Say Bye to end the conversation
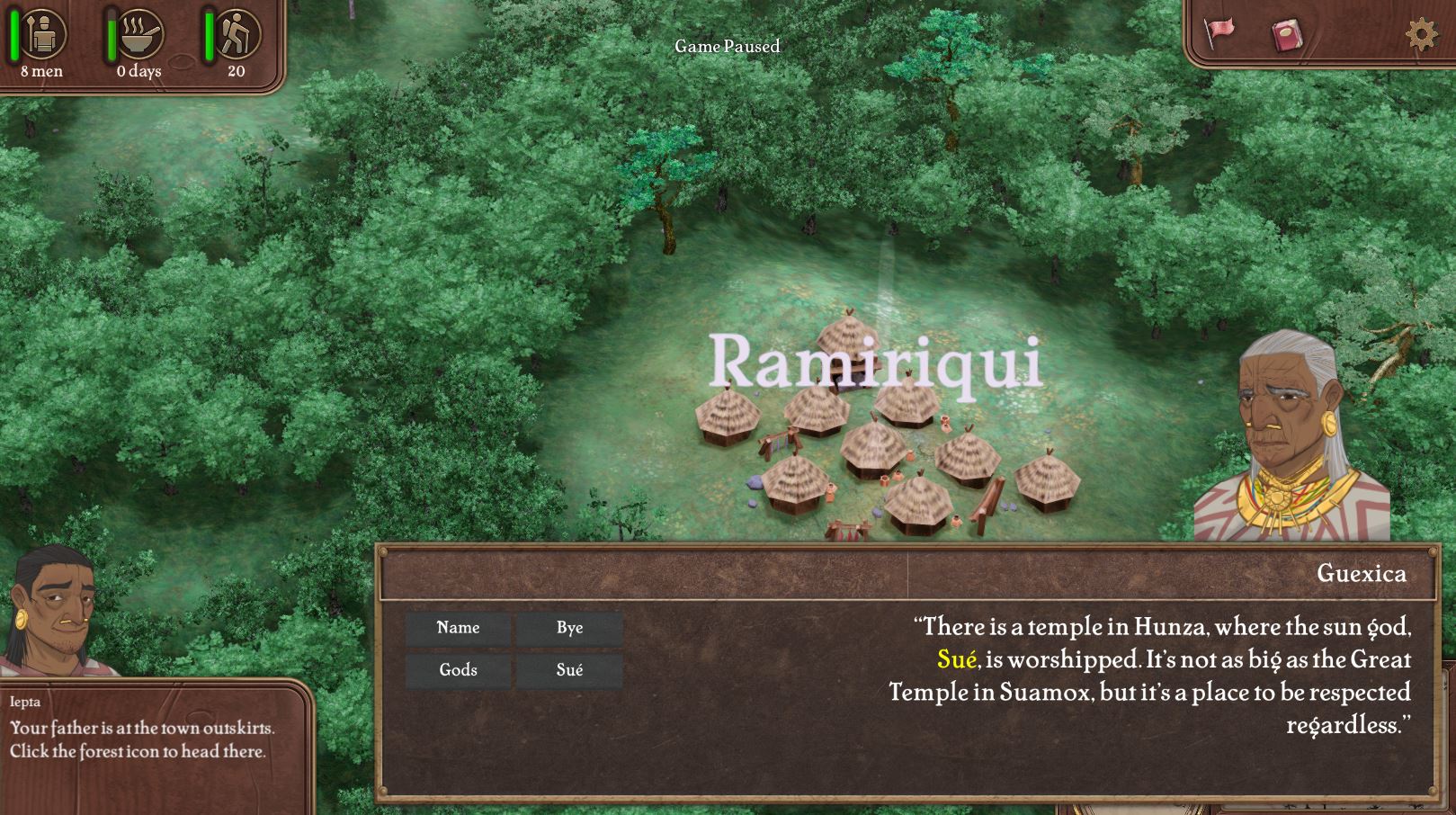The image size is (1456, 815). [569, 628]
